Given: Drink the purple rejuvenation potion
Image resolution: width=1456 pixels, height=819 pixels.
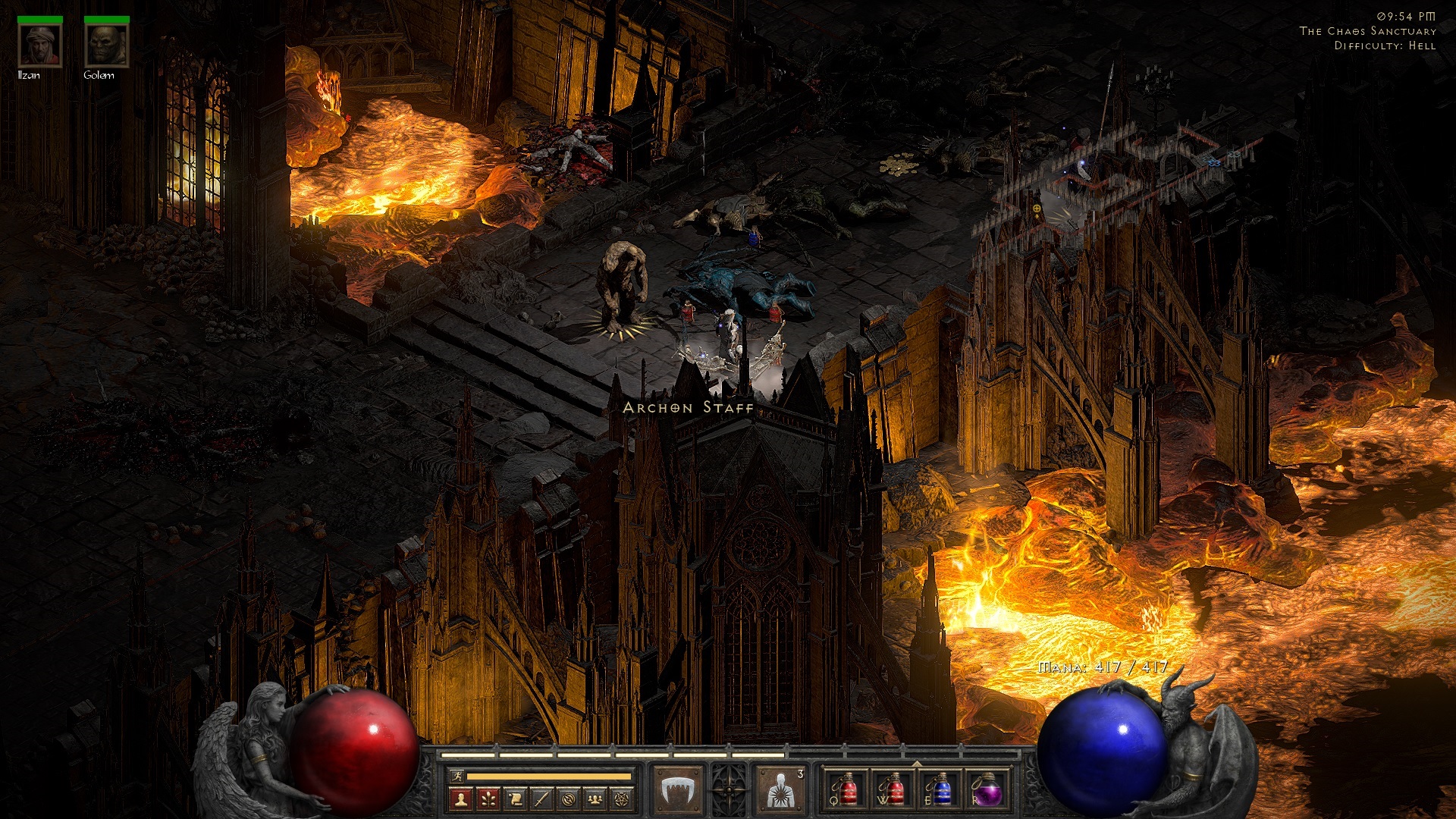Looking at the screenshot, I should [987, 790].
